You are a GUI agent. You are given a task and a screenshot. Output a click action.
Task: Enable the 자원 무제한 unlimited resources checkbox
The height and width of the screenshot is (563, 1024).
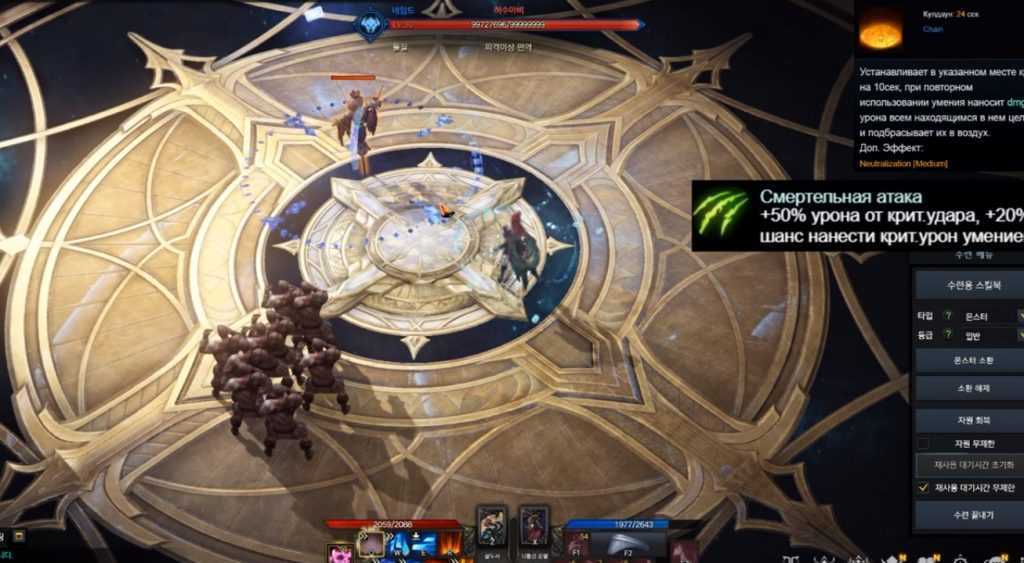[x=924, y=443]
